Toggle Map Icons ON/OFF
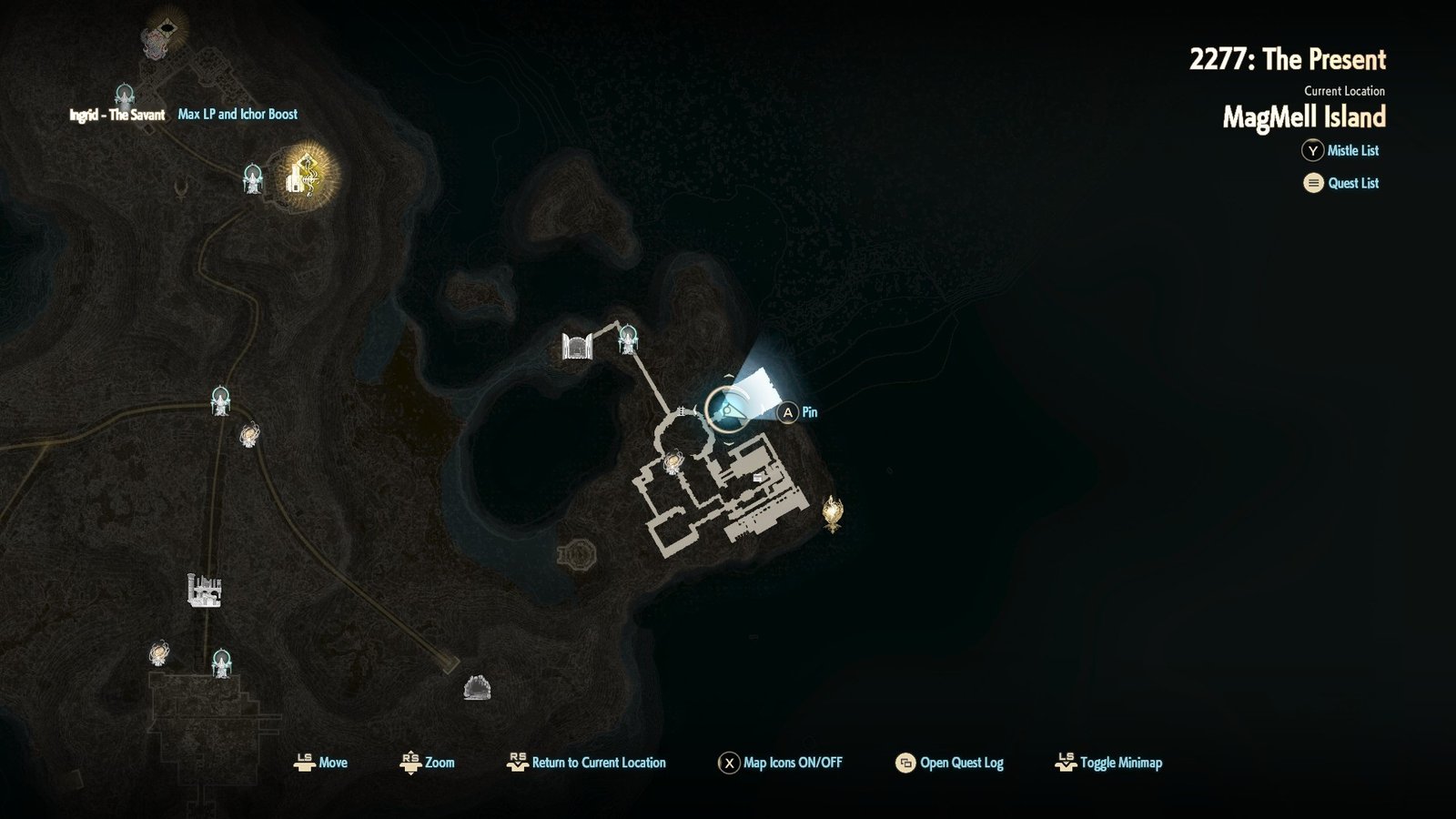 coord(792,763)
